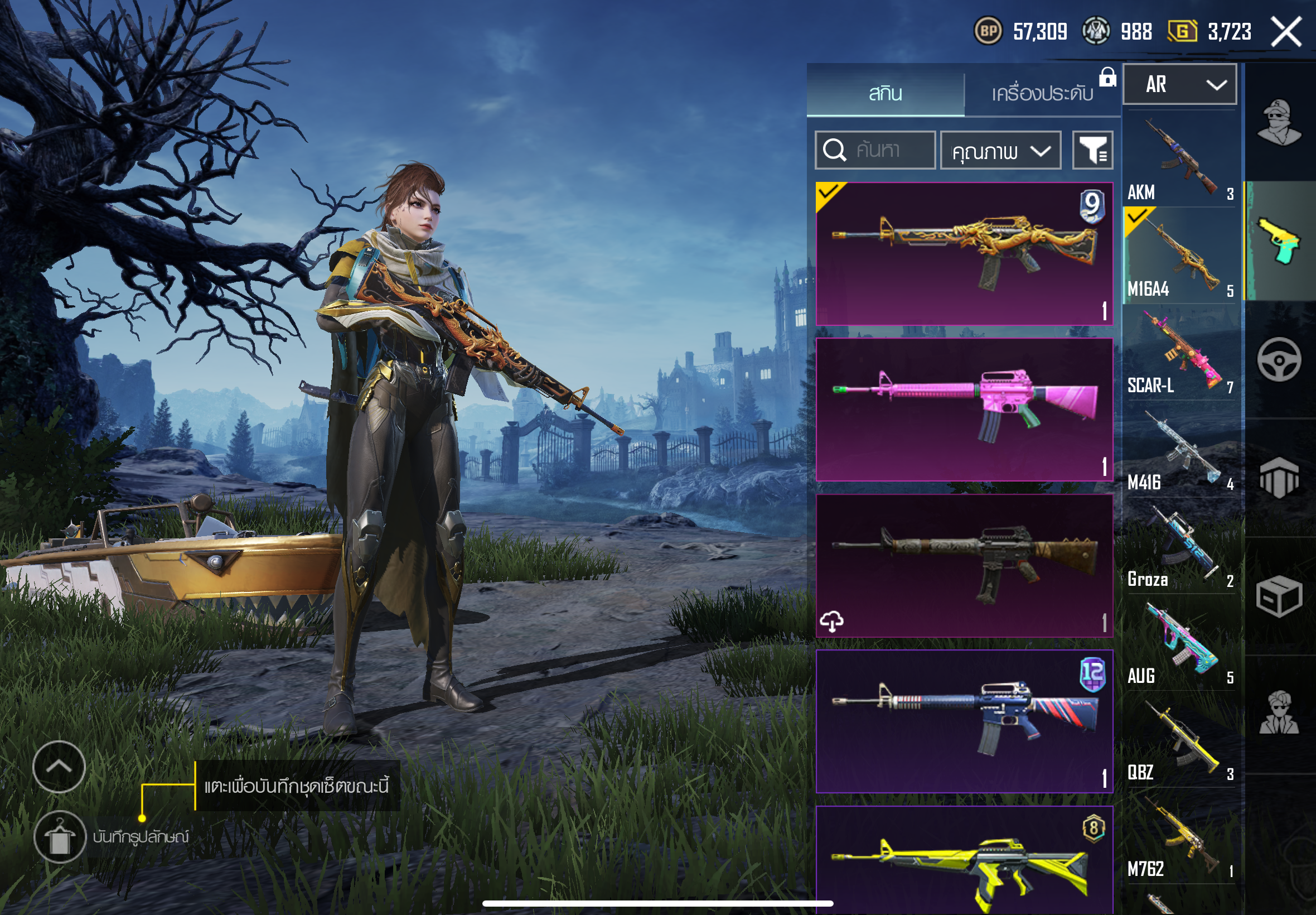This screenshot has width=1316, height=915.
Task: Show AUG skins in weapon list
Action: [x=1179, y=643]
